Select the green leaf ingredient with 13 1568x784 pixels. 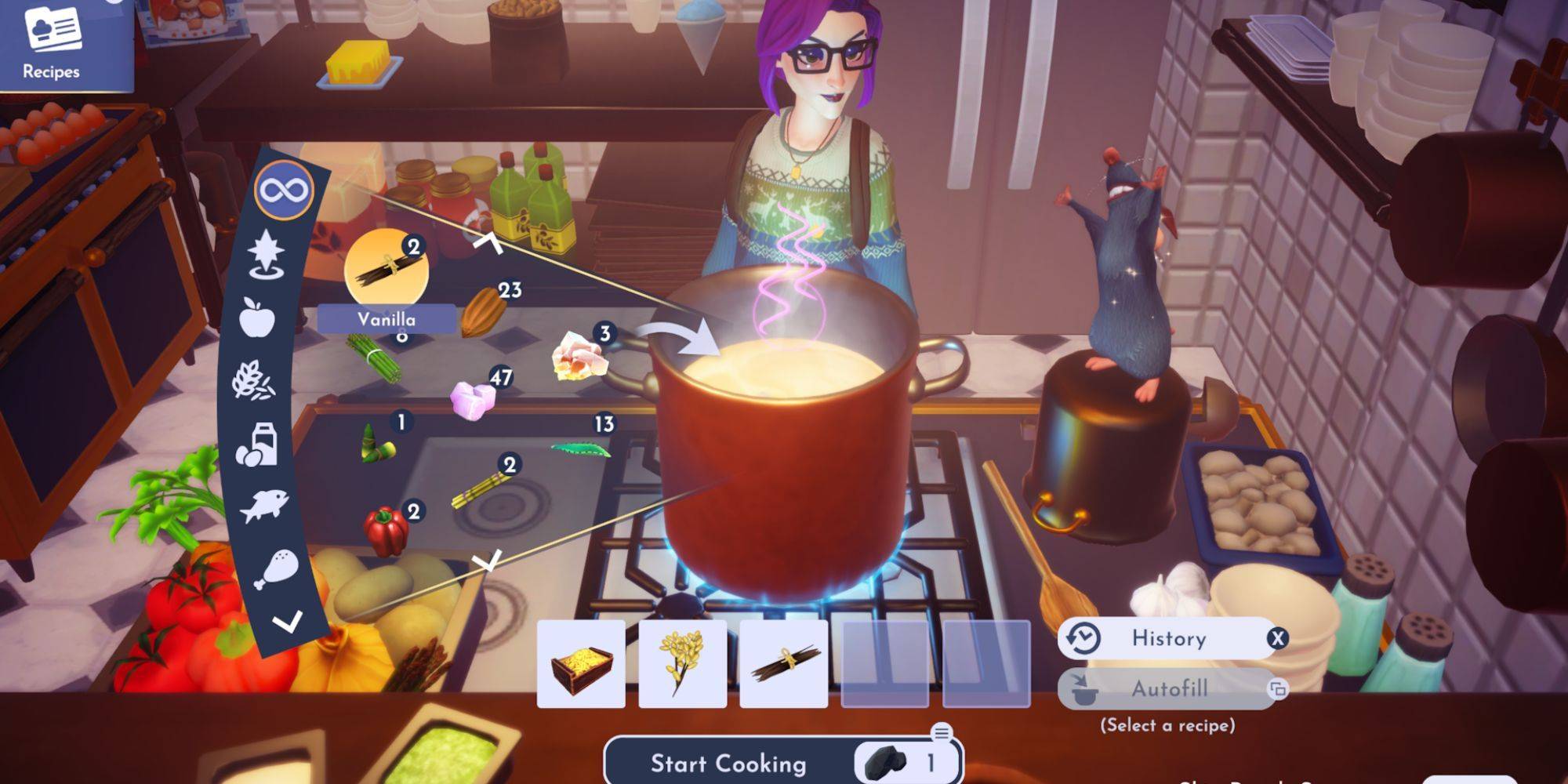pyautogui.click(x=581, y=450)
